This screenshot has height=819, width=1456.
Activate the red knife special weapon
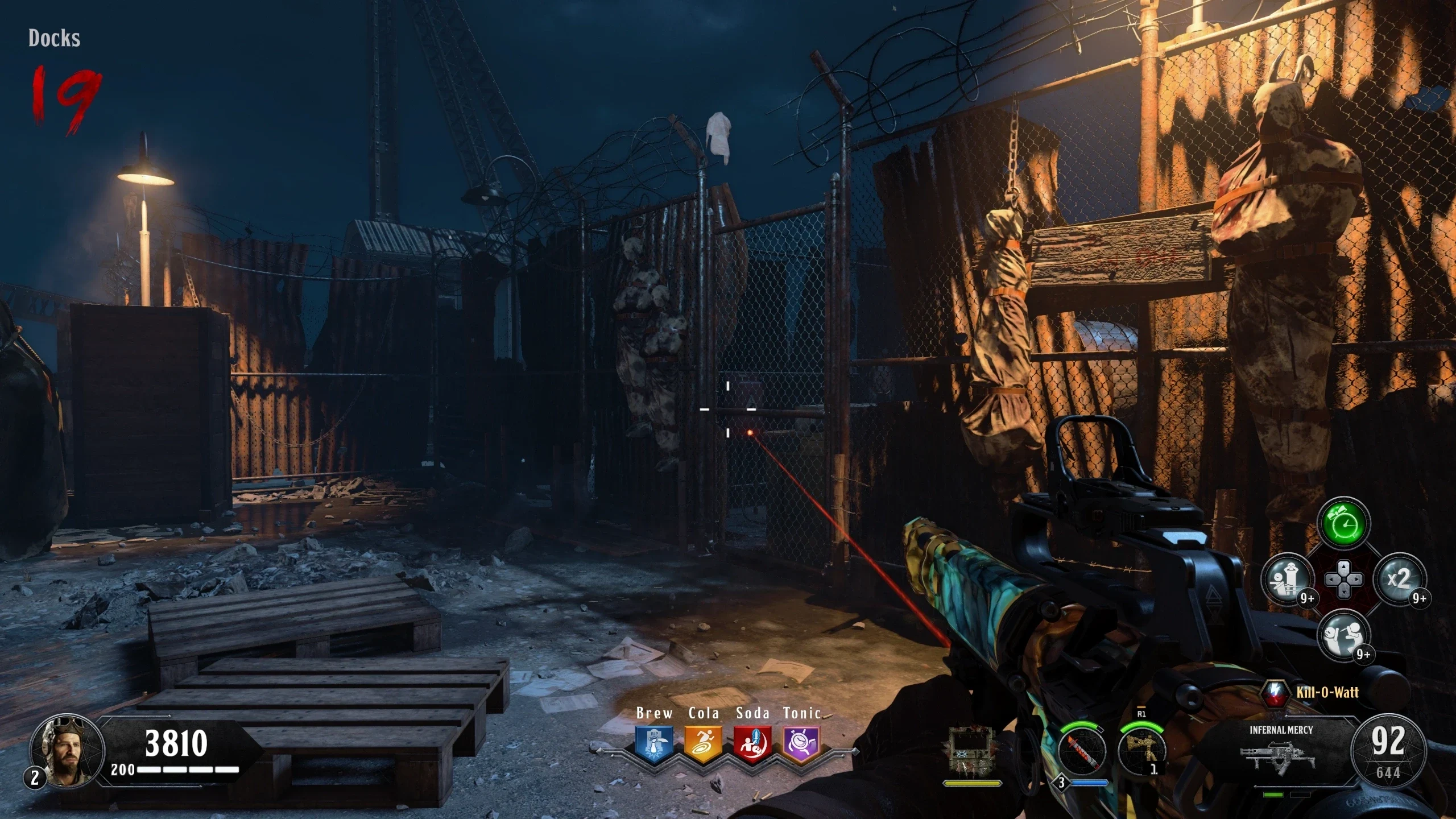1082,752
